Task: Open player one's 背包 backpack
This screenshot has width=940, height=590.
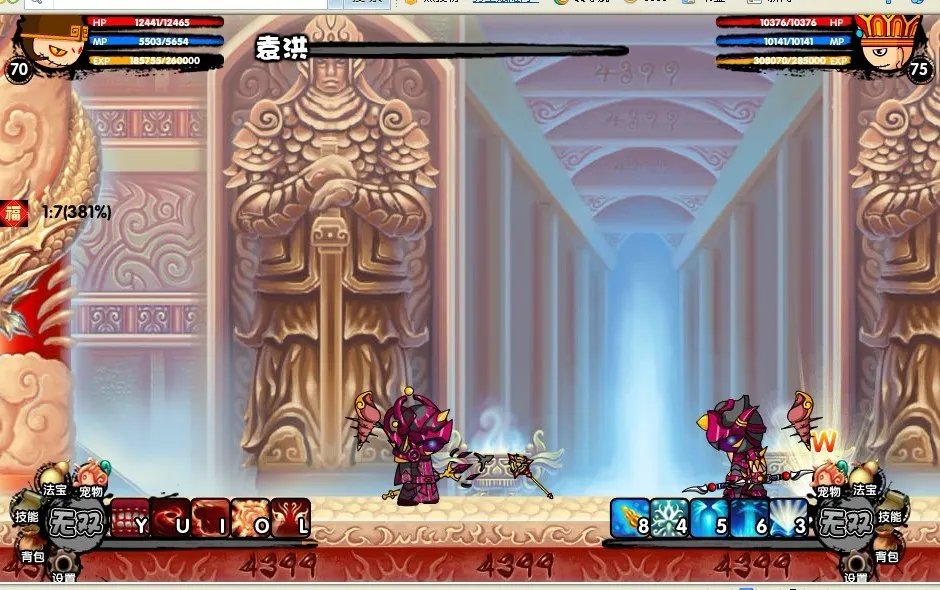Action: (x=33, y=553)
